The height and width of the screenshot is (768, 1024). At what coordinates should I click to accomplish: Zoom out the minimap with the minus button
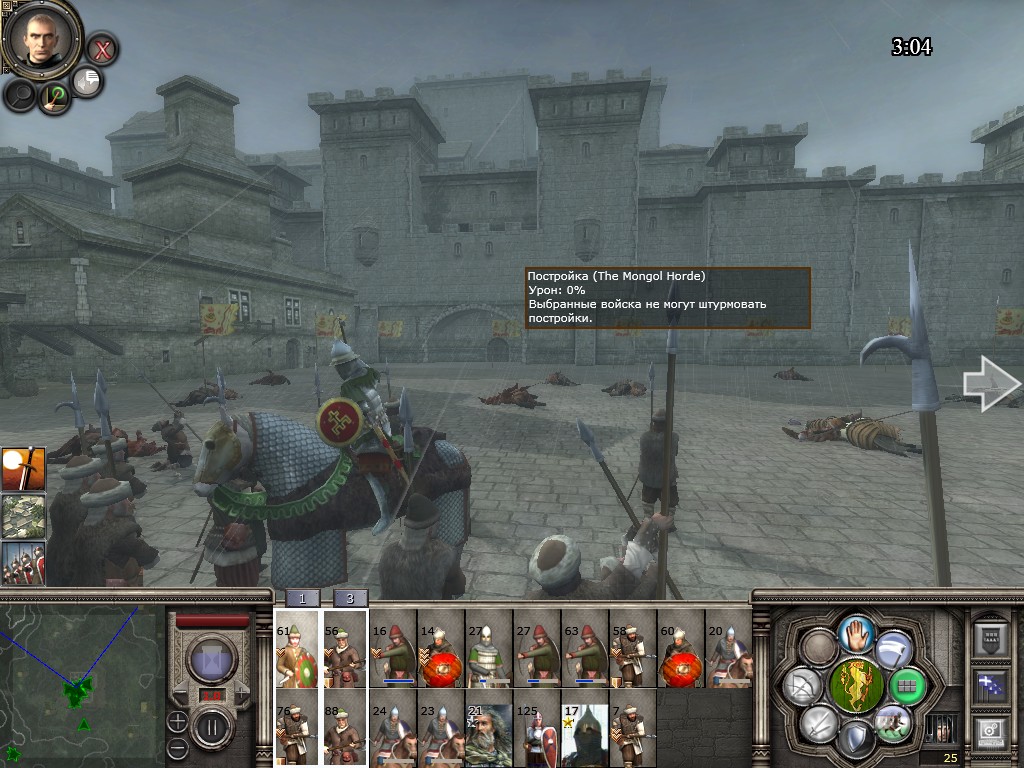(177, 747)
